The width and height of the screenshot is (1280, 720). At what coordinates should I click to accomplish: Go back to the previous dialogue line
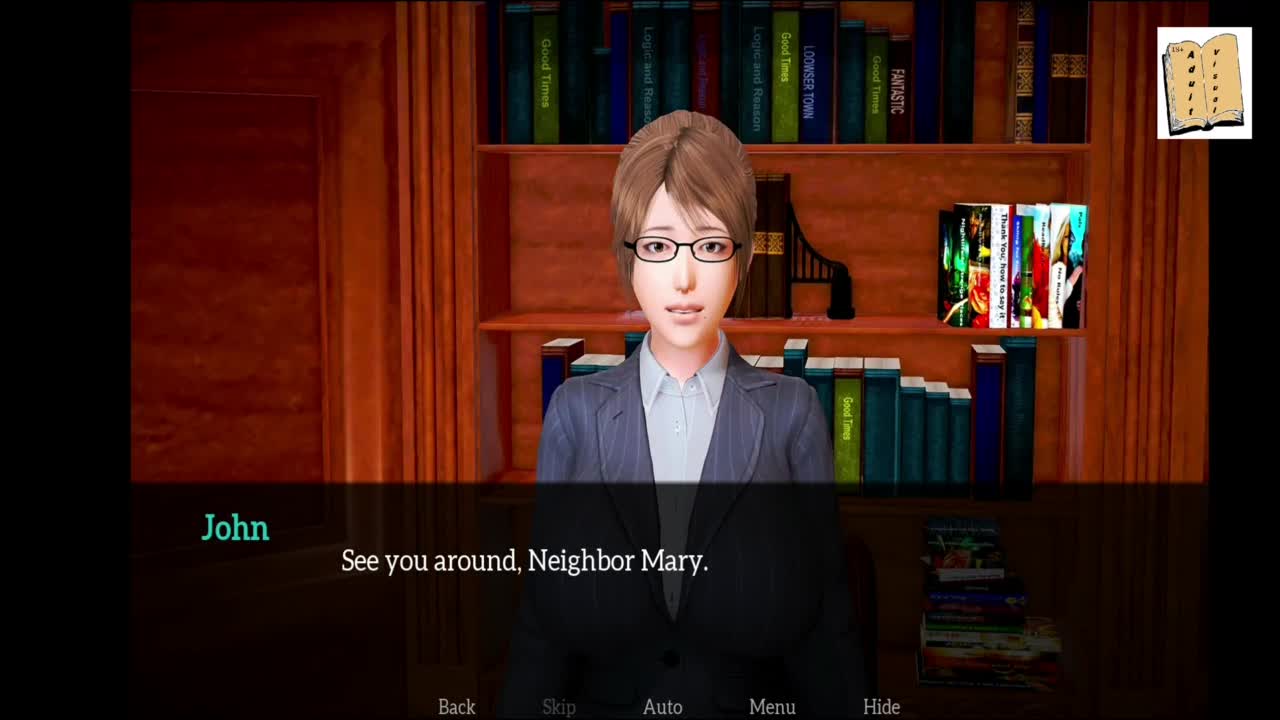click(x=456, y=707)
